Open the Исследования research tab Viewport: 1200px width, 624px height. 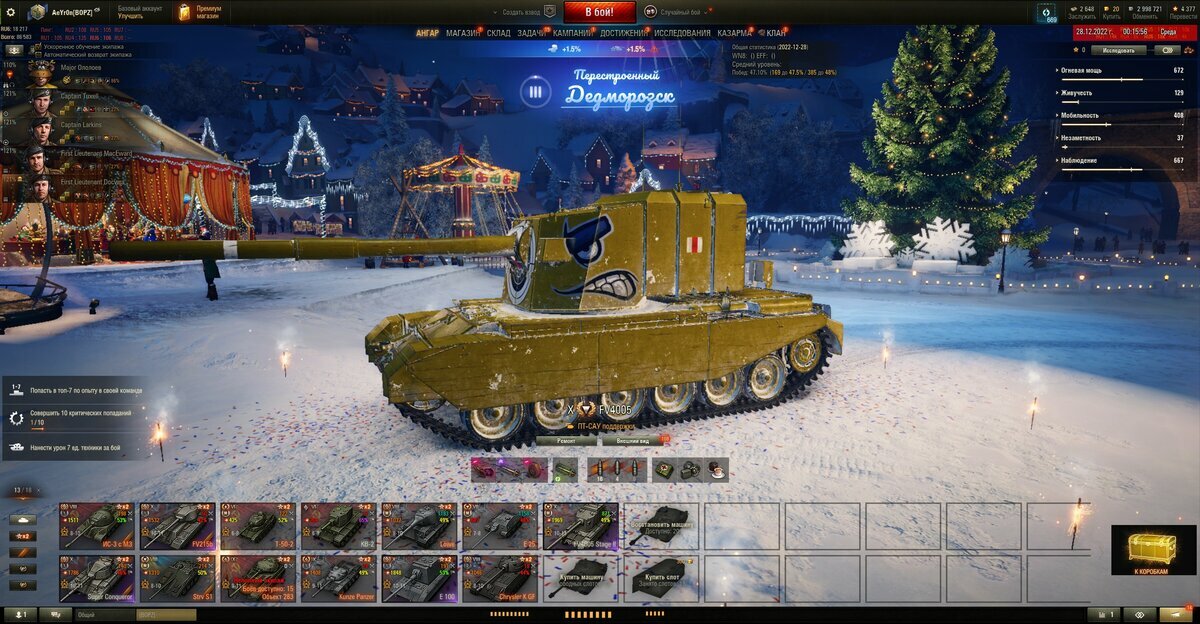pyautogui.click(x=682, y=33)
